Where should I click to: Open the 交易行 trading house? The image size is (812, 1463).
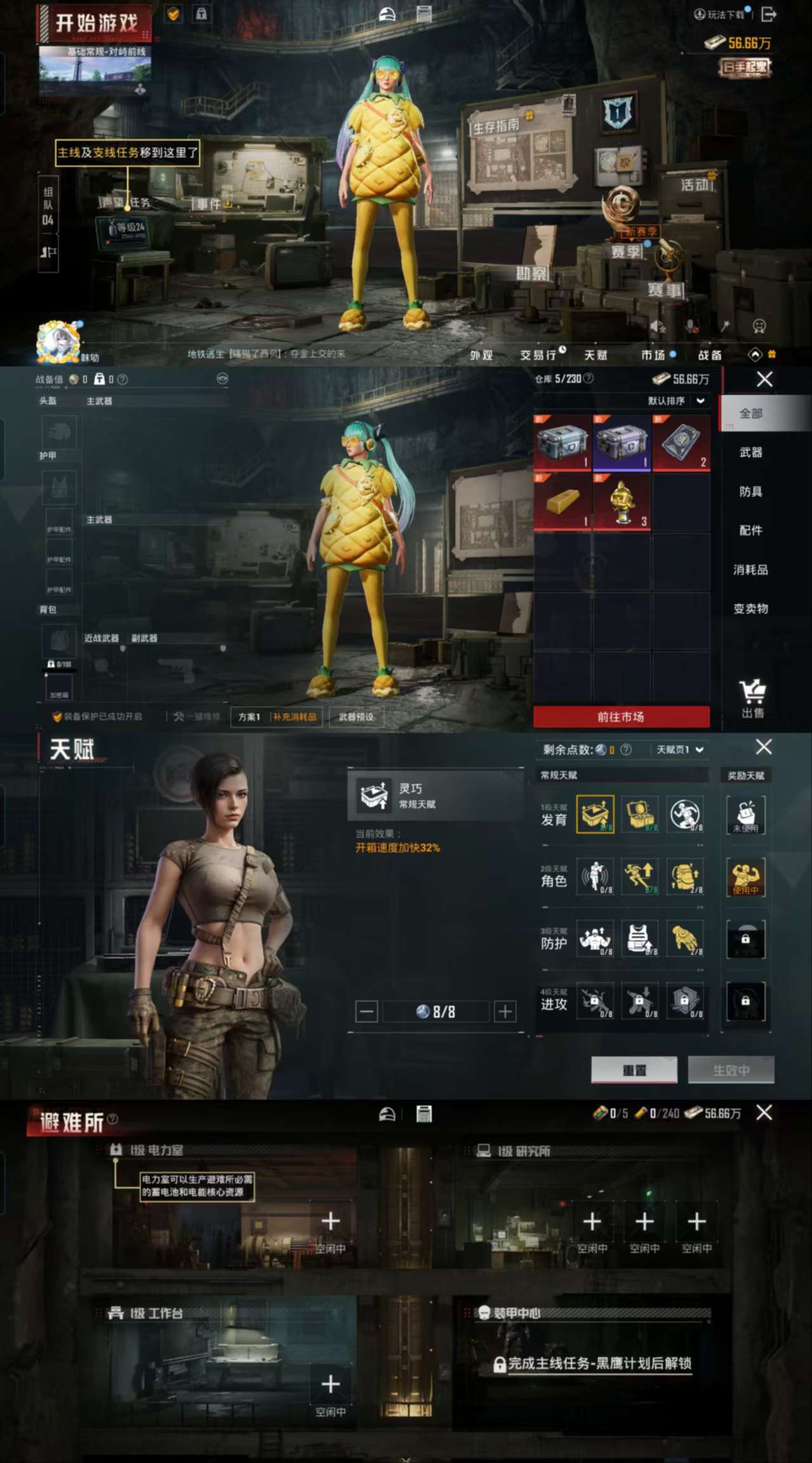tap(538, 355)
